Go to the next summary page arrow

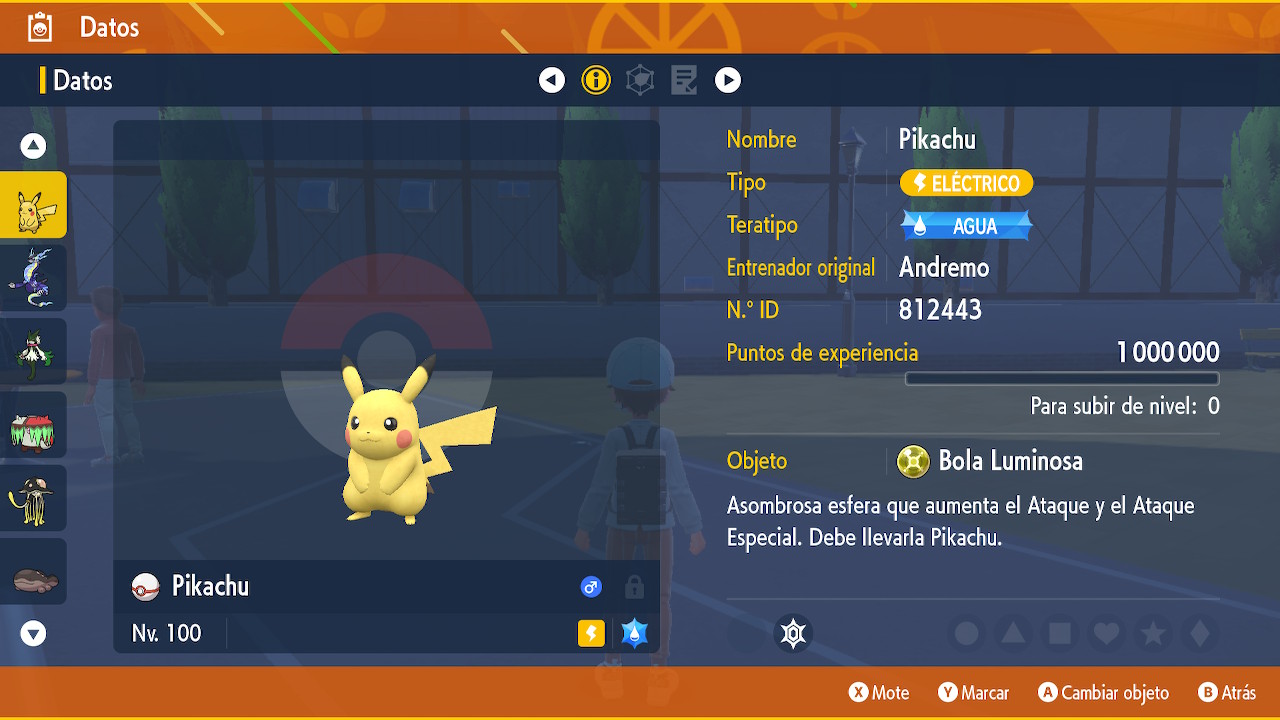coord(728,80)
